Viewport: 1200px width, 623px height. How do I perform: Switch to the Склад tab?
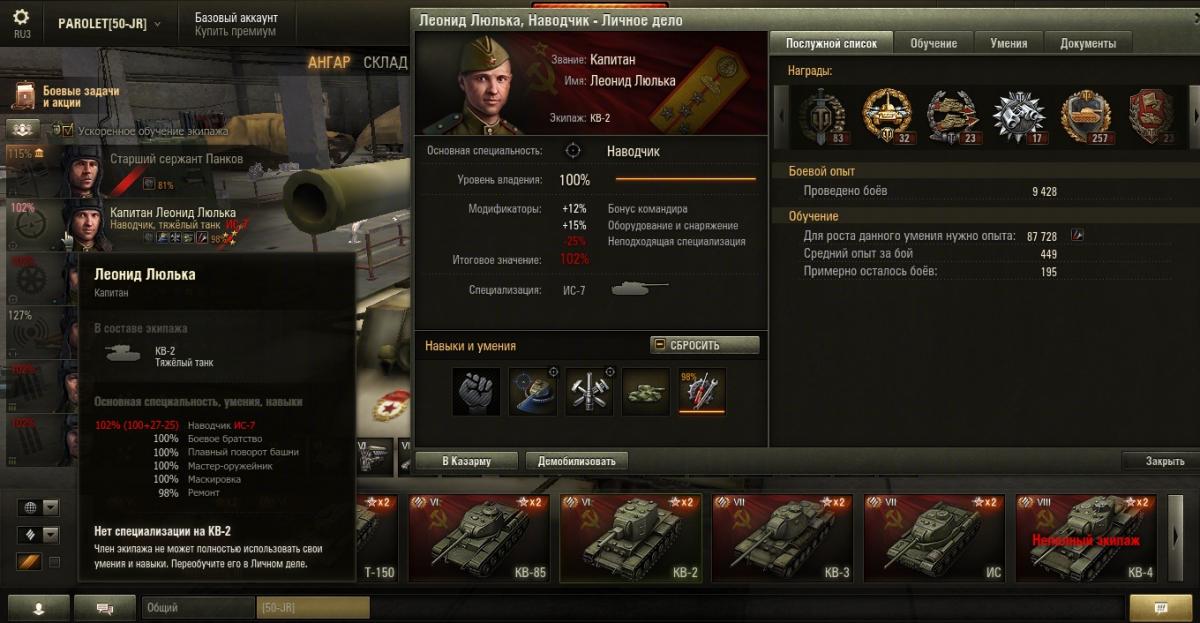click(x=385, y=62)
